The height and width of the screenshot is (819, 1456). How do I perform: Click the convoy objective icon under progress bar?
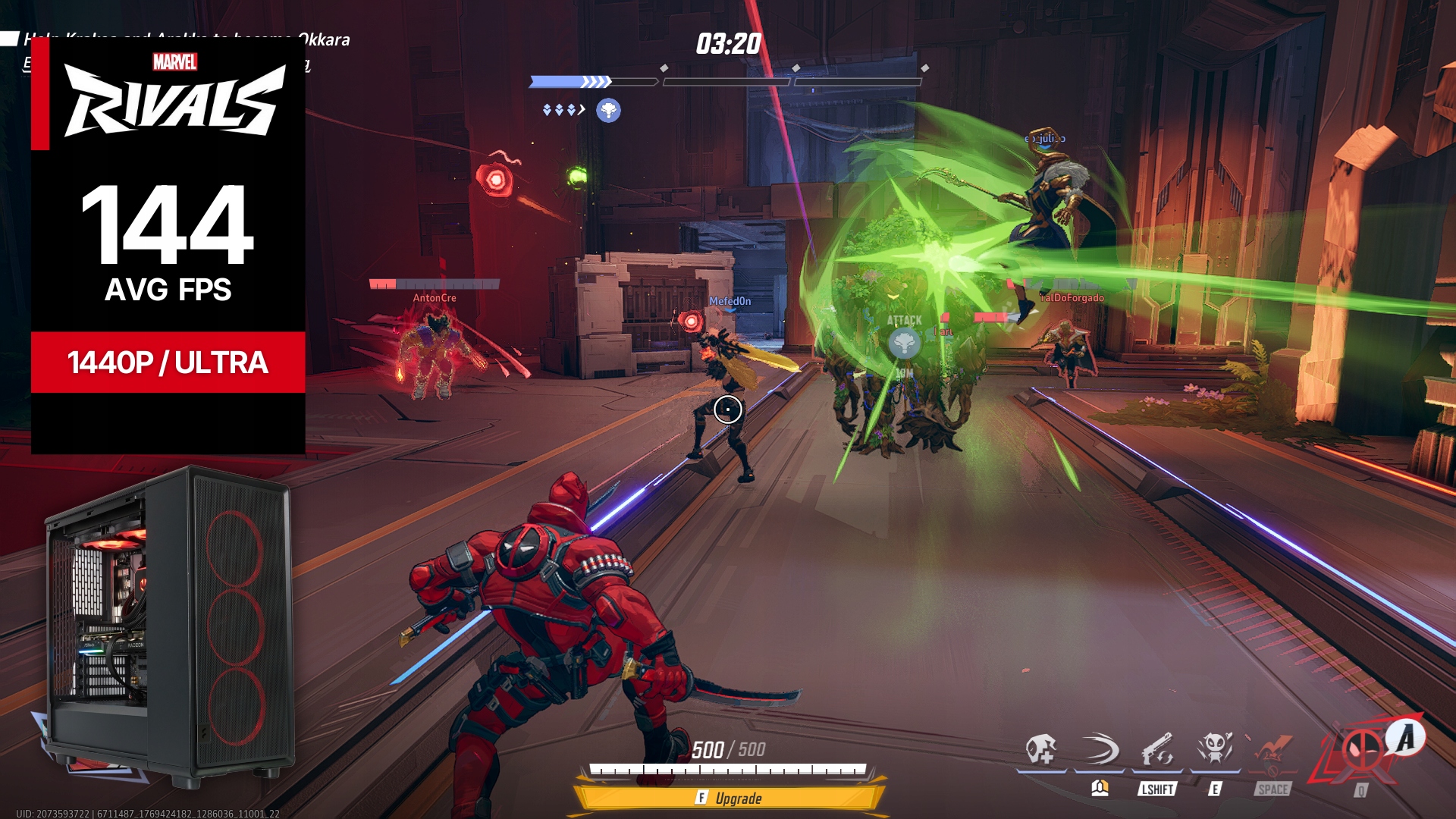(608, 111)
